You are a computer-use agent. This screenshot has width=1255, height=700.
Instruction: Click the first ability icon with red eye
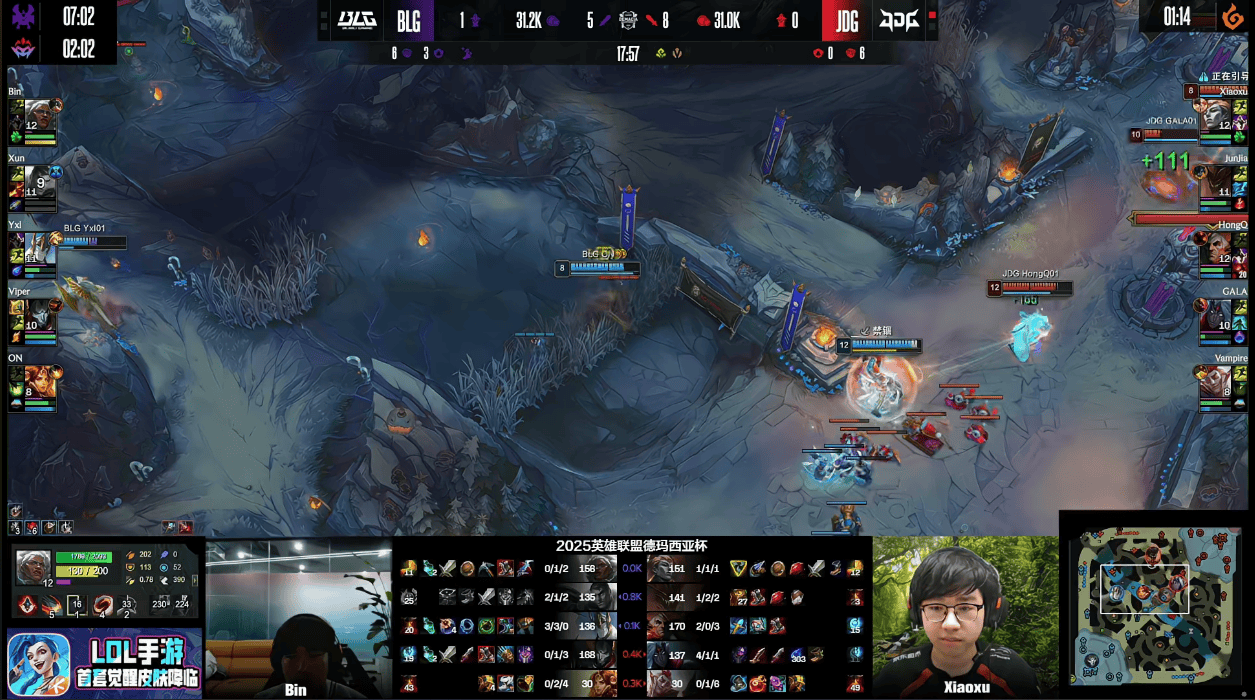pos(28,605)
